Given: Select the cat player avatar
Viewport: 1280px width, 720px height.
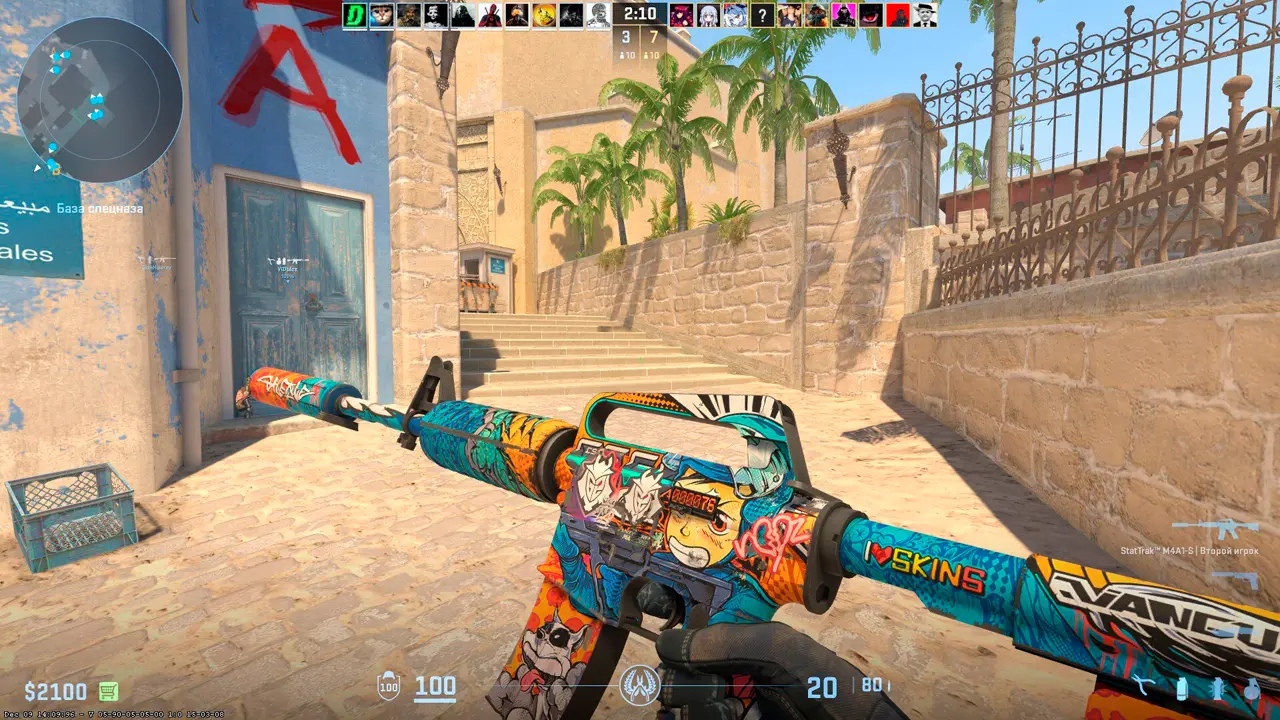Looking at the screenshot, I should click(x=382, y=15).
